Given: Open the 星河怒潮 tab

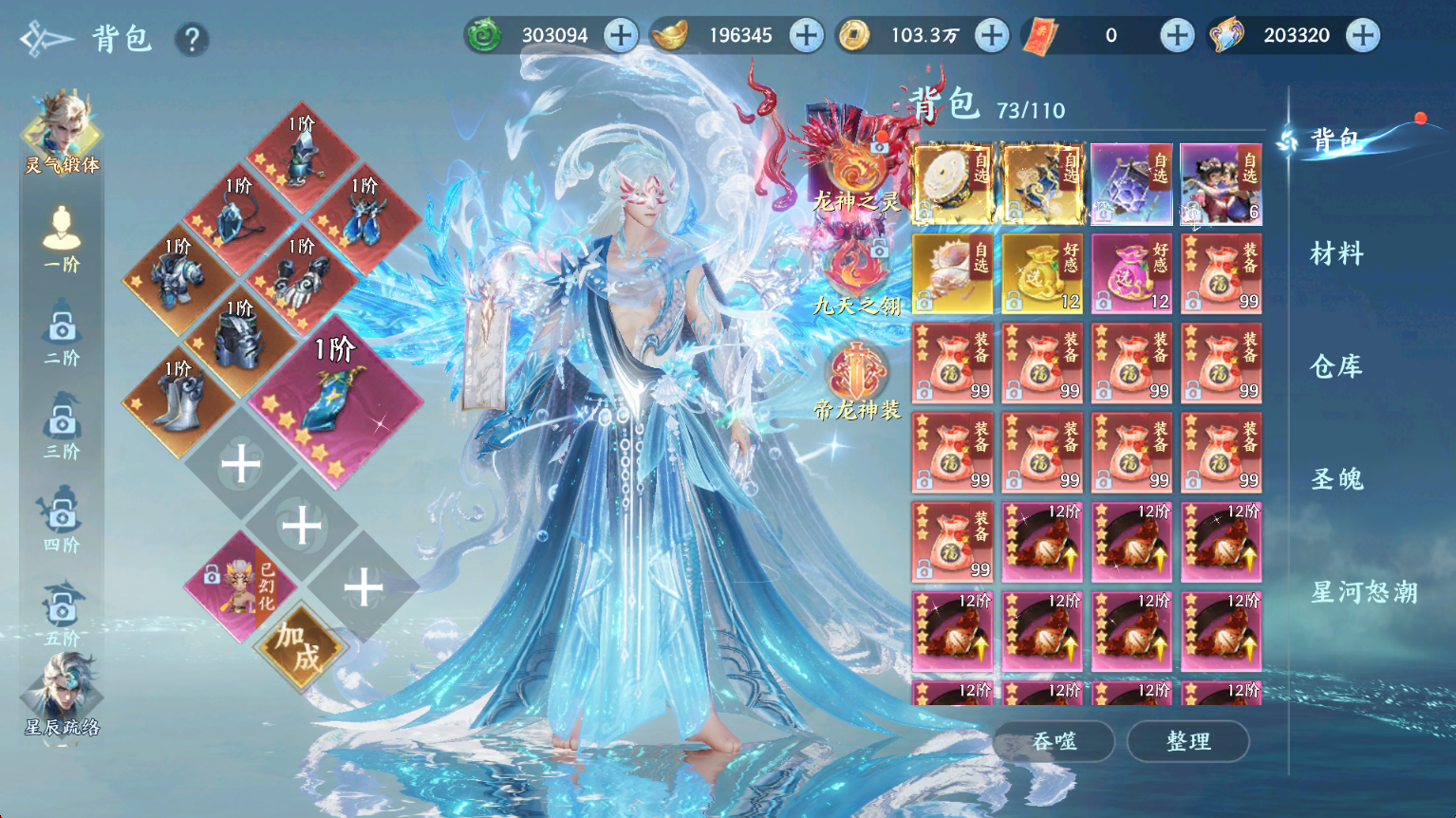Looking at the screenshot, I should [1363, 593].
